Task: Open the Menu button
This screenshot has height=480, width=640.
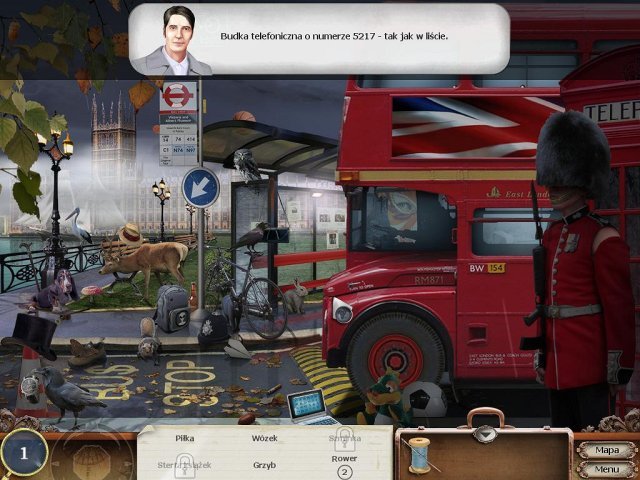Action: (x=606, y=468)
